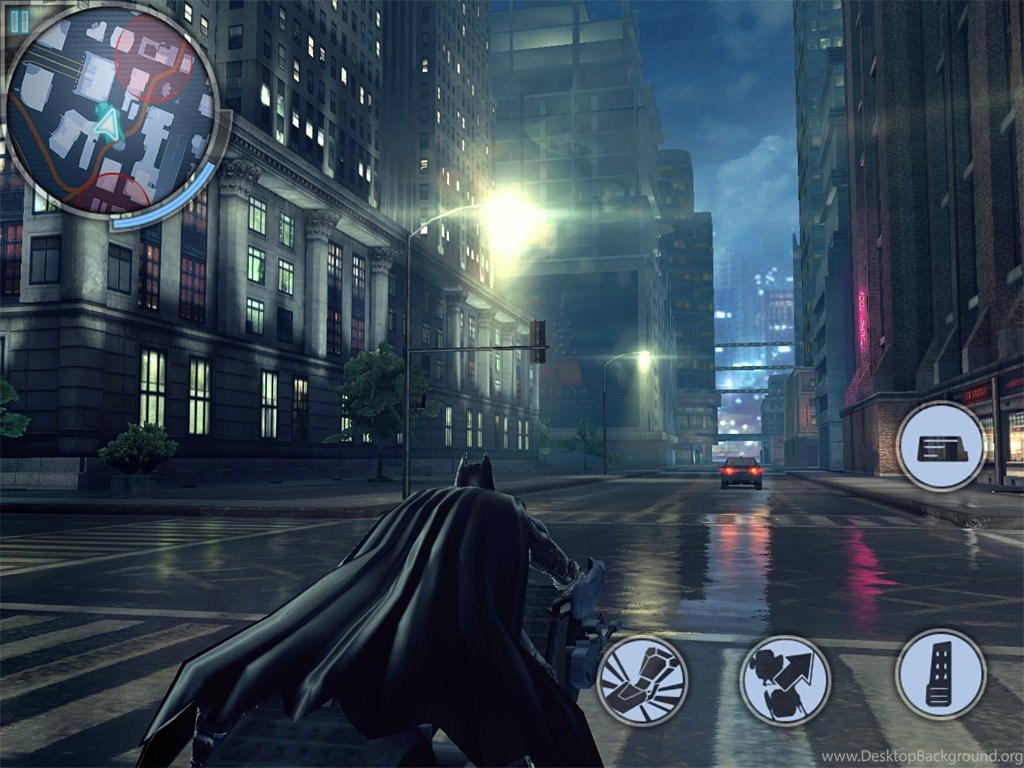Activate the armored fist attack icon
This screenshot has width=1024, height=768.
point(642,680)
